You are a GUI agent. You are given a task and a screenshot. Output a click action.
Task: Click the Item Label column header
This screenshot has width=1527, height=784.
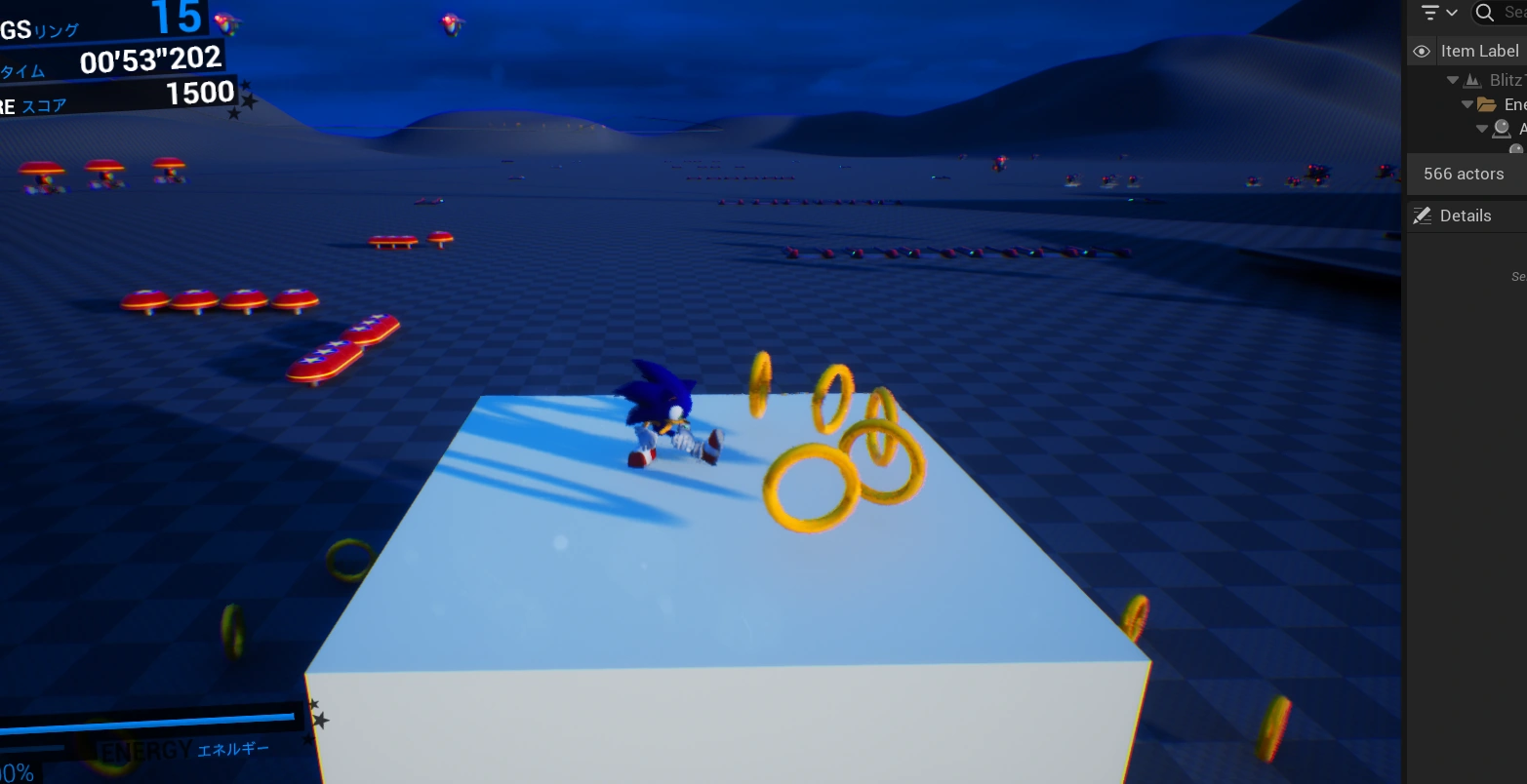pyautogui.click(x=1479, y=51)
